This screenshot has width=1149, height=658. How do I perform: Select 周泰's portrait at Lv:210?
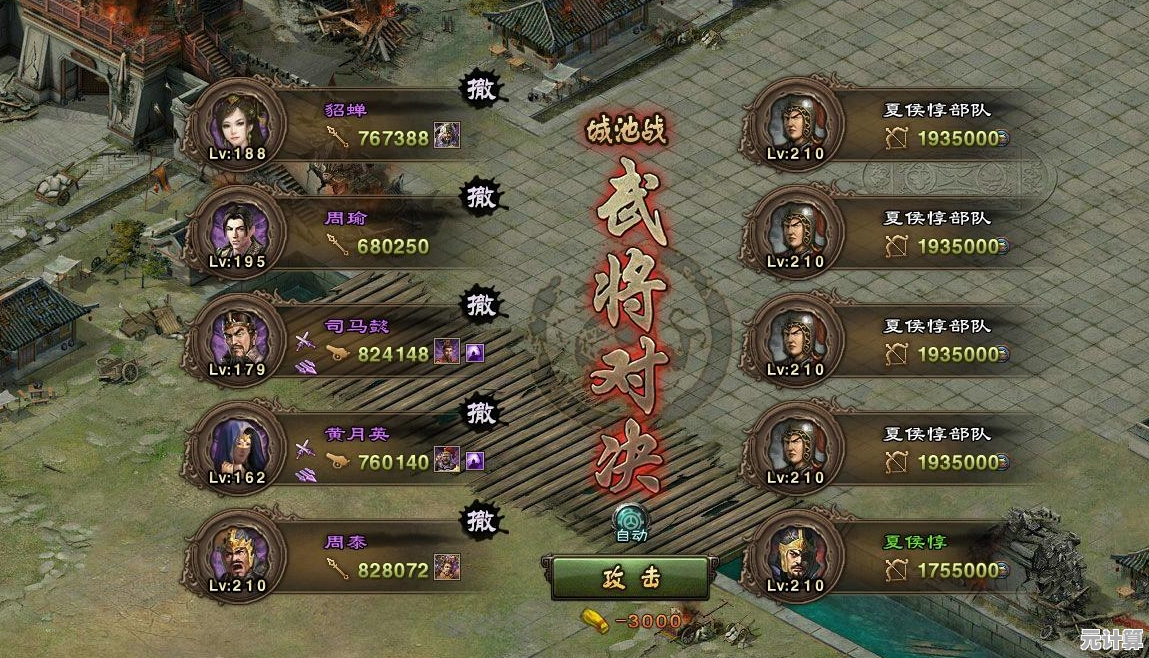(237, 555)
